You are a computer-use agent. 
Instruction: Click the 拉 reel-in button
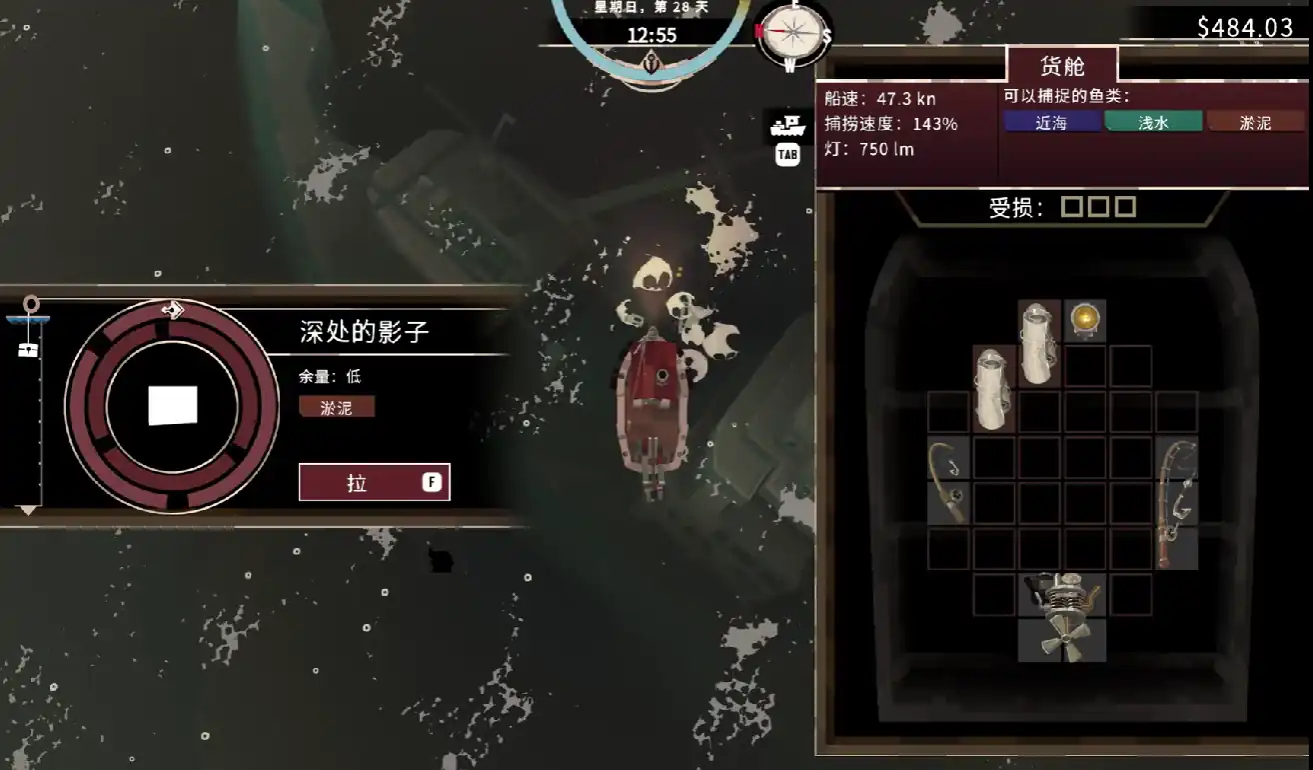pyautogui.click(x=374, y=482)
